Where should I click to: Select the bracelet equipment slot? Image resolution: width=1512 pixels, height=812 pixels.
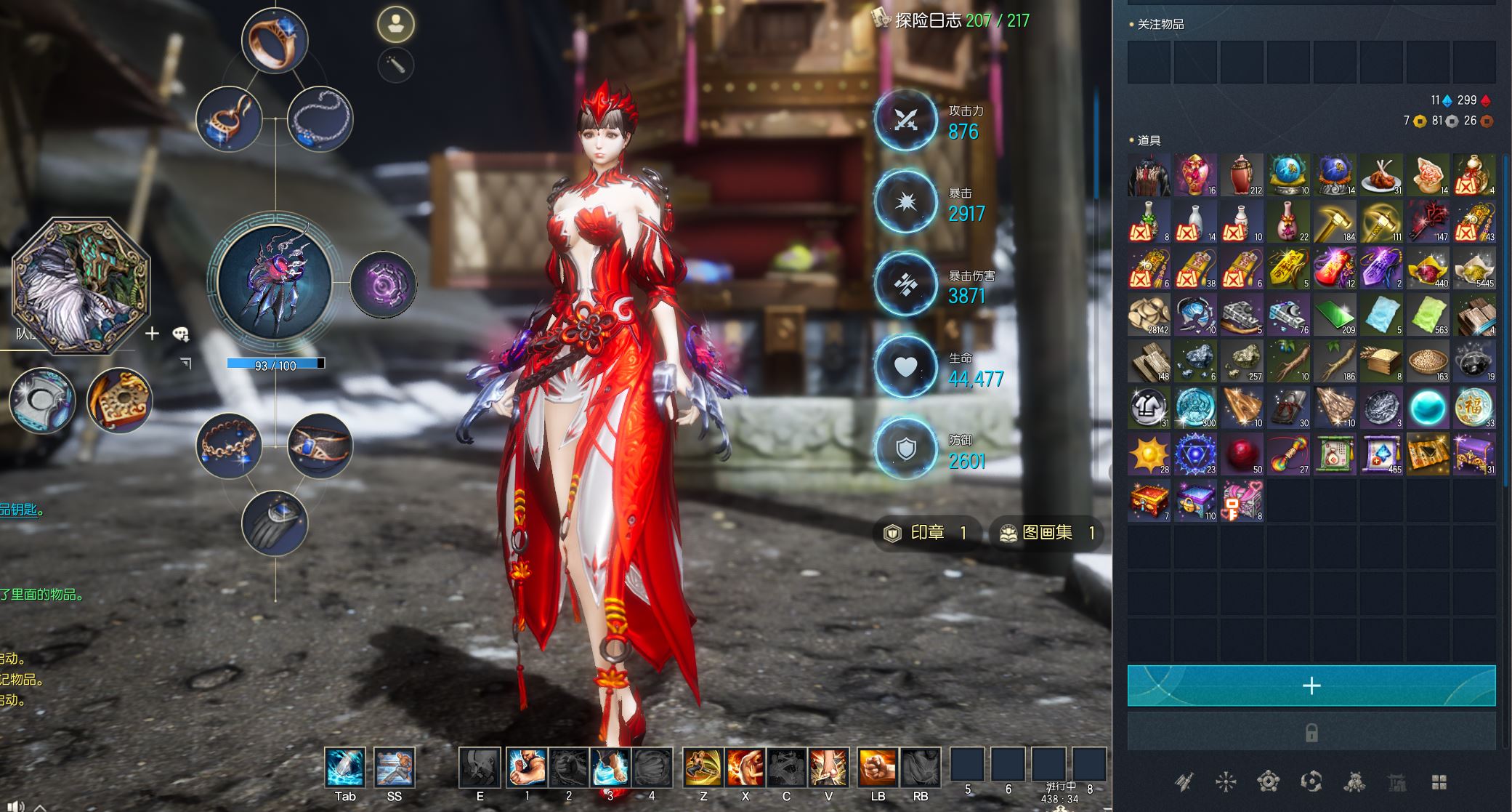[229, 445]
